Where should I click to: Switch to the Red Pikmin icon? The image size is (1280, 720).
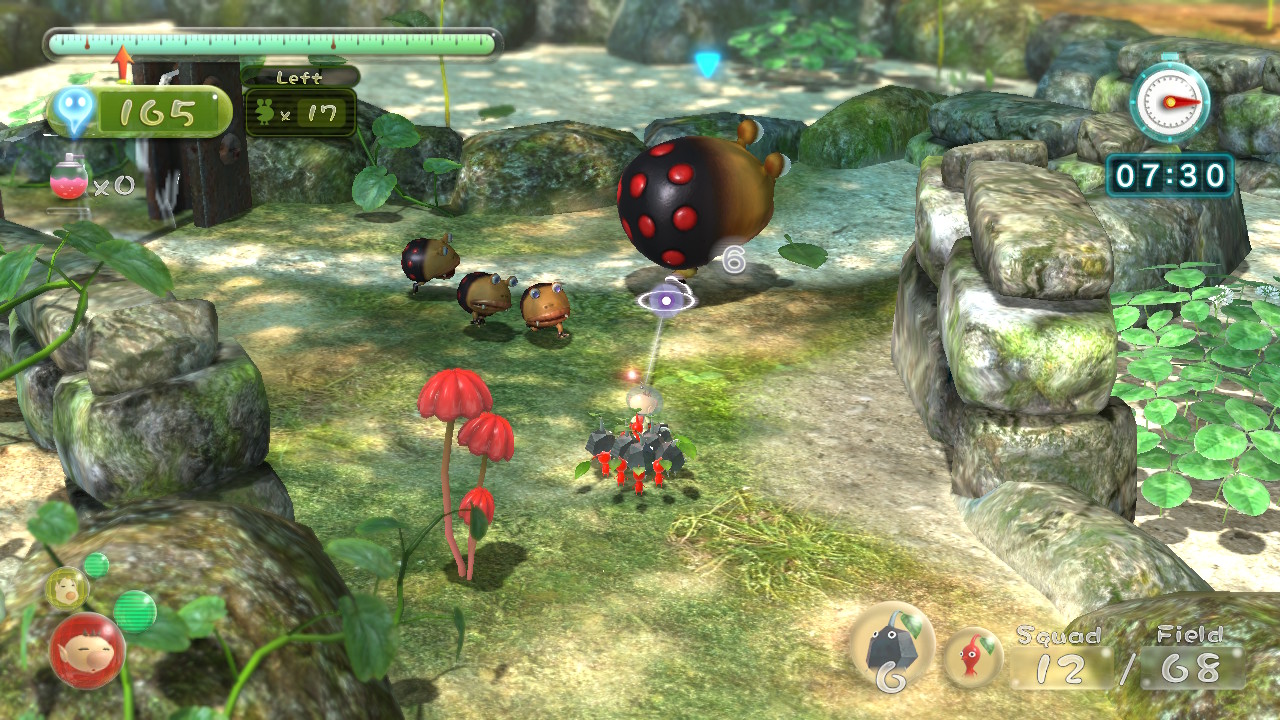pyautogui.click(x=972, y=657)
